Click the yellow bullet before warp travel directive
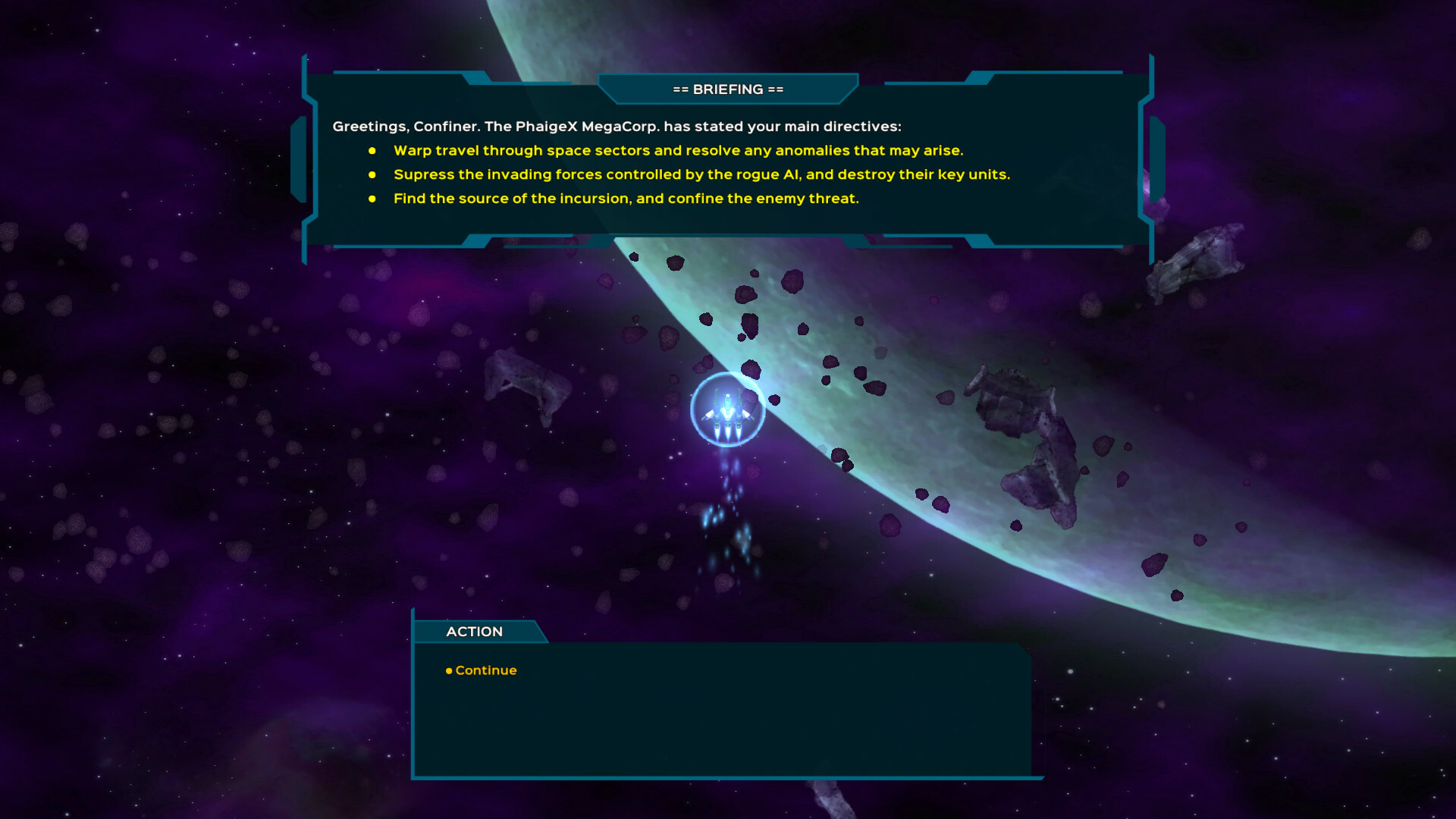This screenshot has width=1456, height=819. (372, 152)
